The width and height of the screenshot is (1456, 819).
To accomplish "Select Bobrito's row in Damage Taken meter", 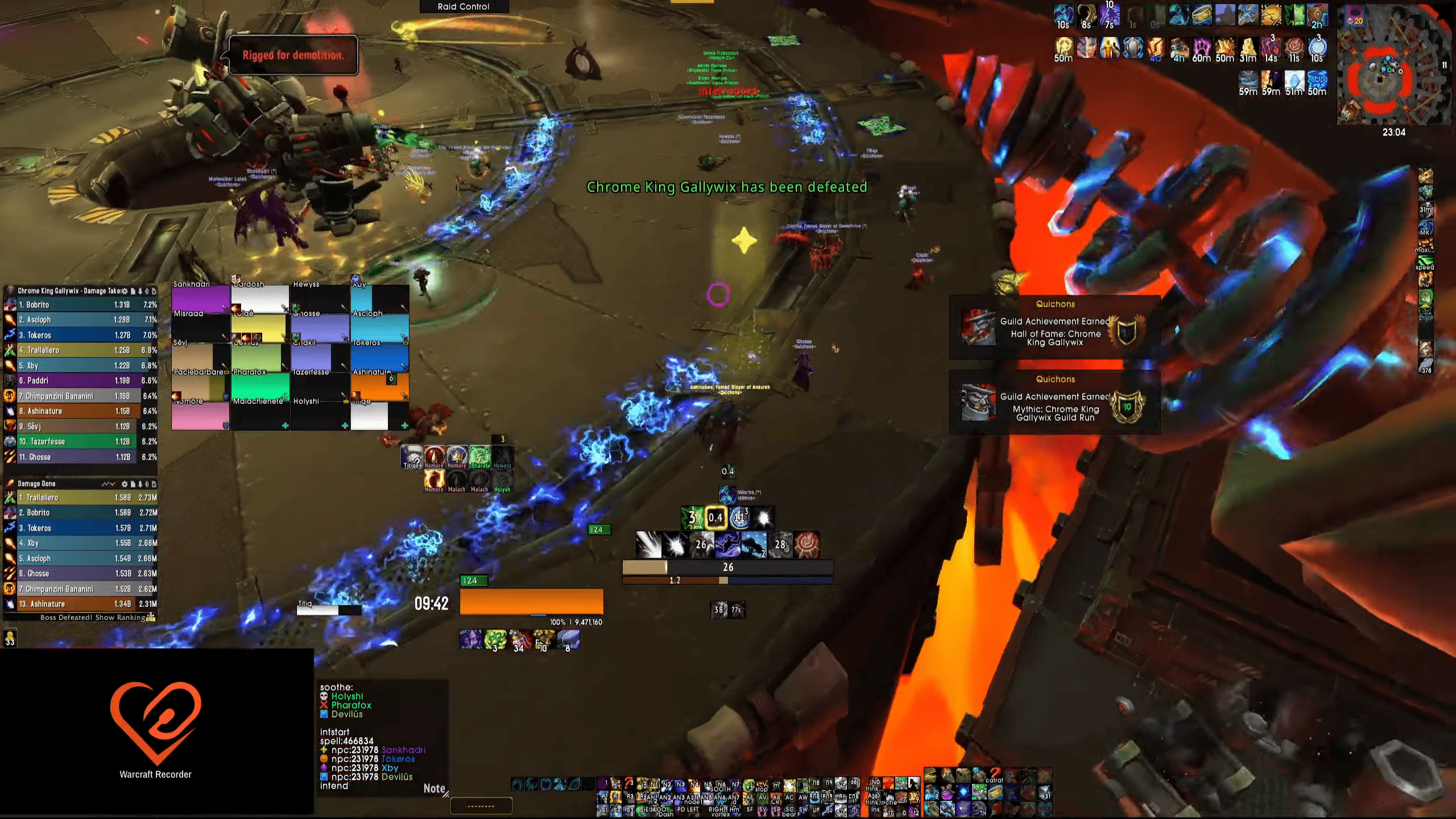I will (x=80, y=305).
